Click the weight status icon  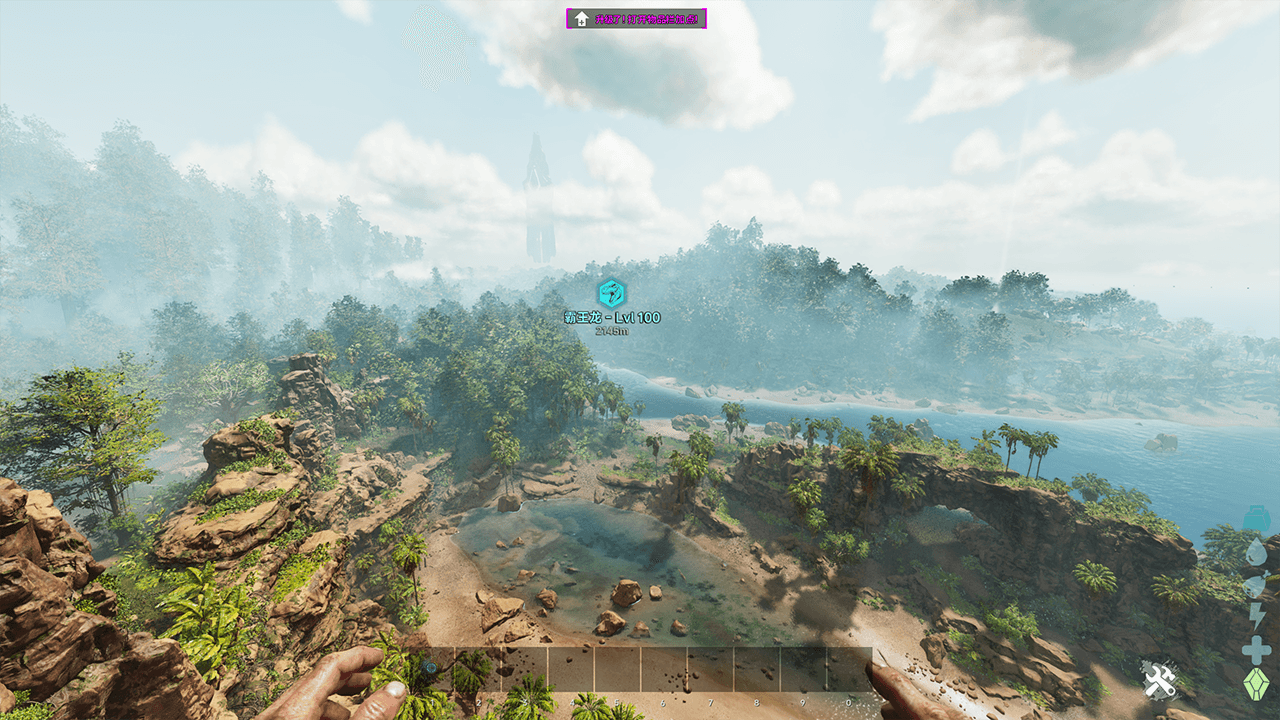(x=1256, y=519)
